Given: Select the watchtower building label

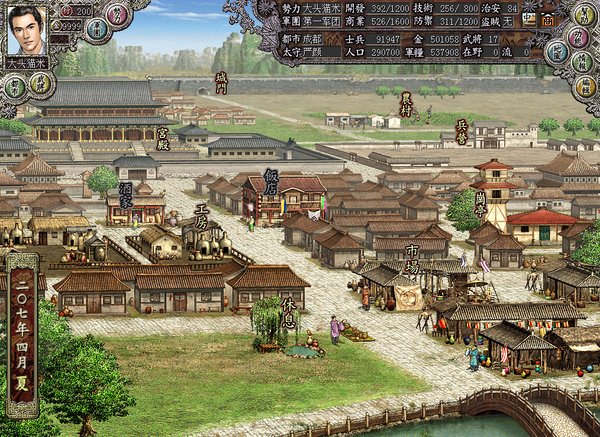Looking at the screenshot, I should pos(481,205).
